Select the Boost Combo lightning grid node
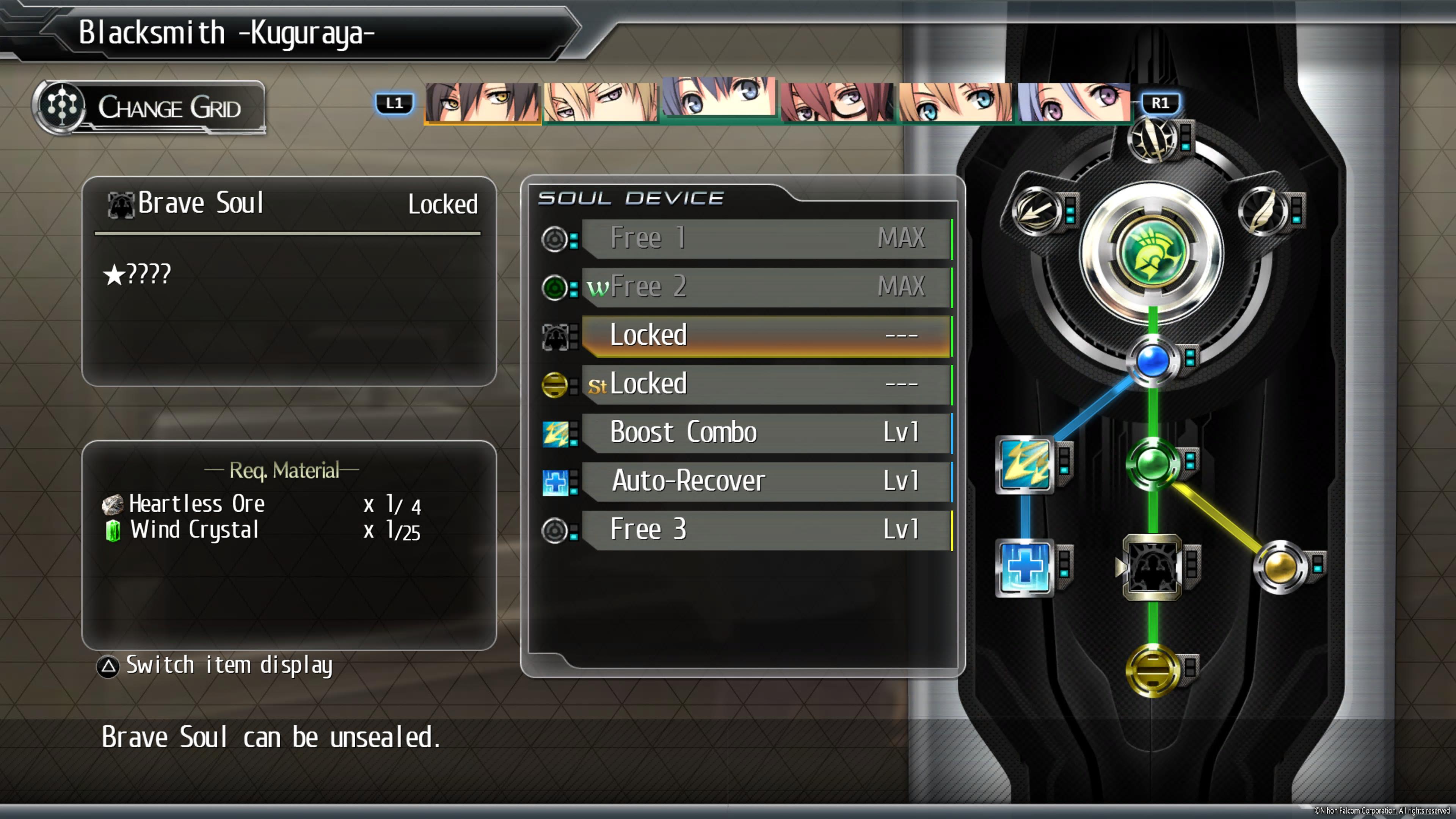This screenshot has width=1456, height=819. [1025, 464]
